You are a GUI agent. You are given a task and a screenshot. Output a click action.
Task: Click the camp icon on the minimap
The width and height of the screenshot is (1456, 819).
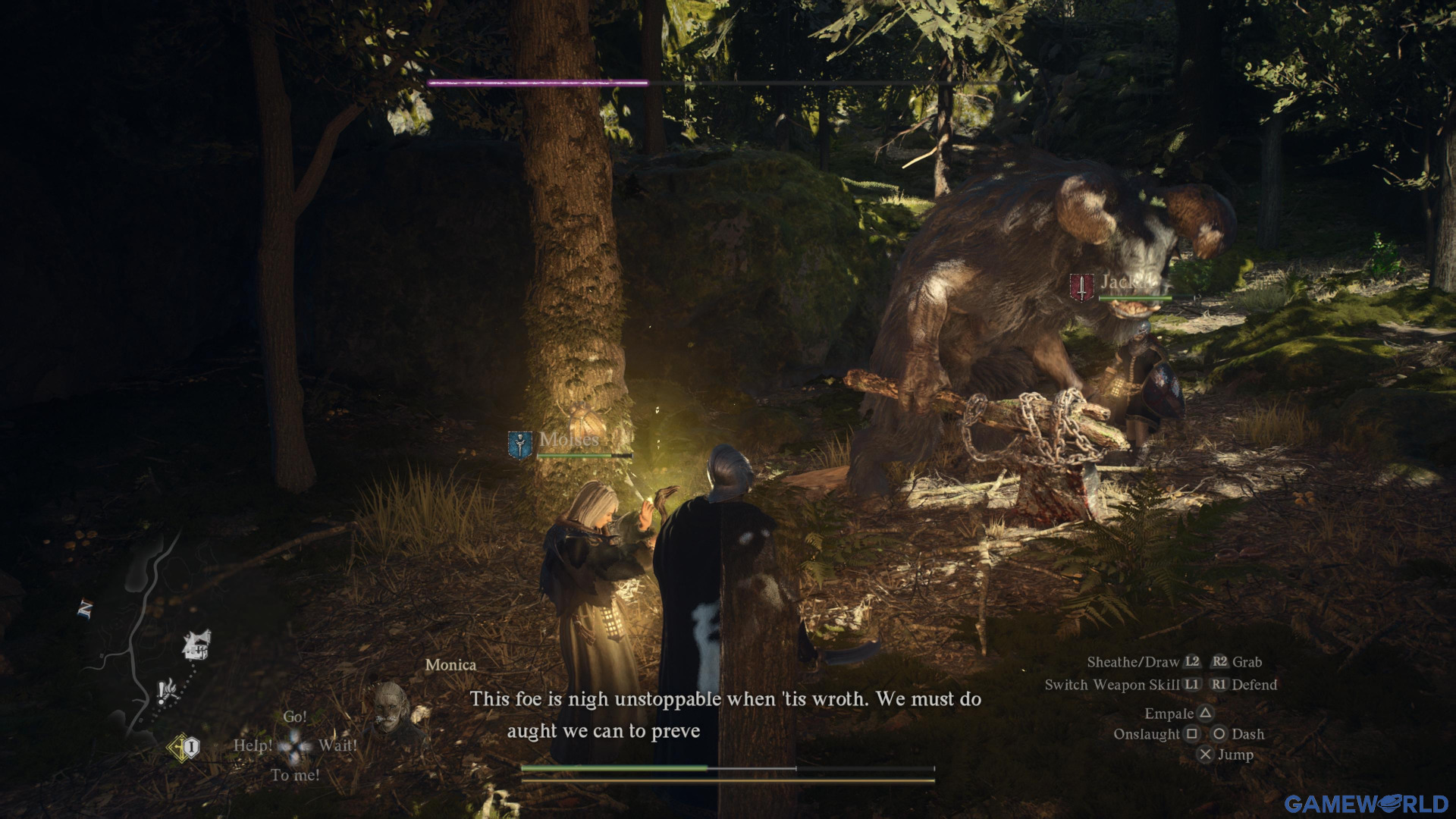[196, 645]
